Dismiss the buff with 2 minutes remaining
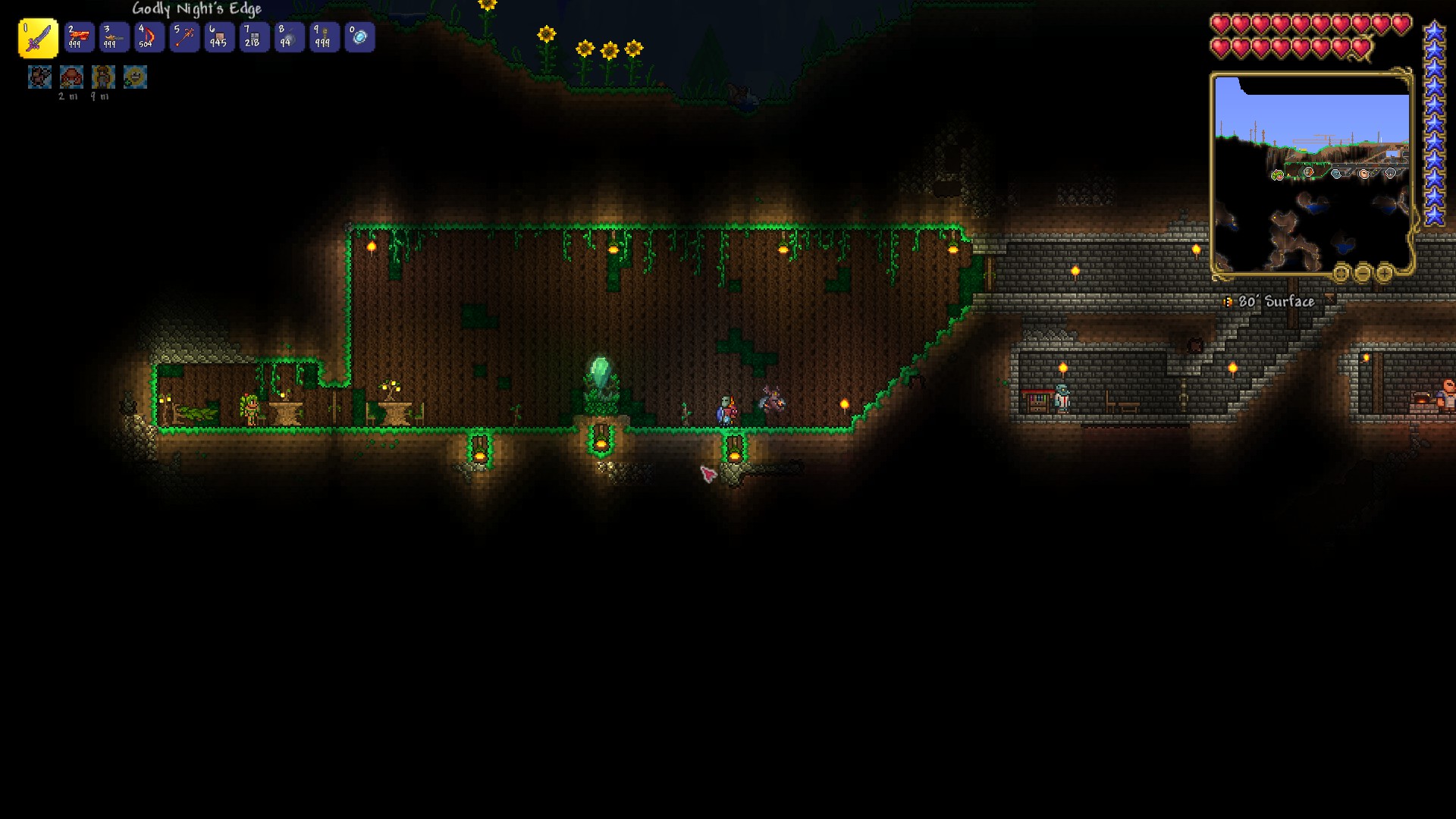Screen dimensions: 1456x819 tap(72, 77)
